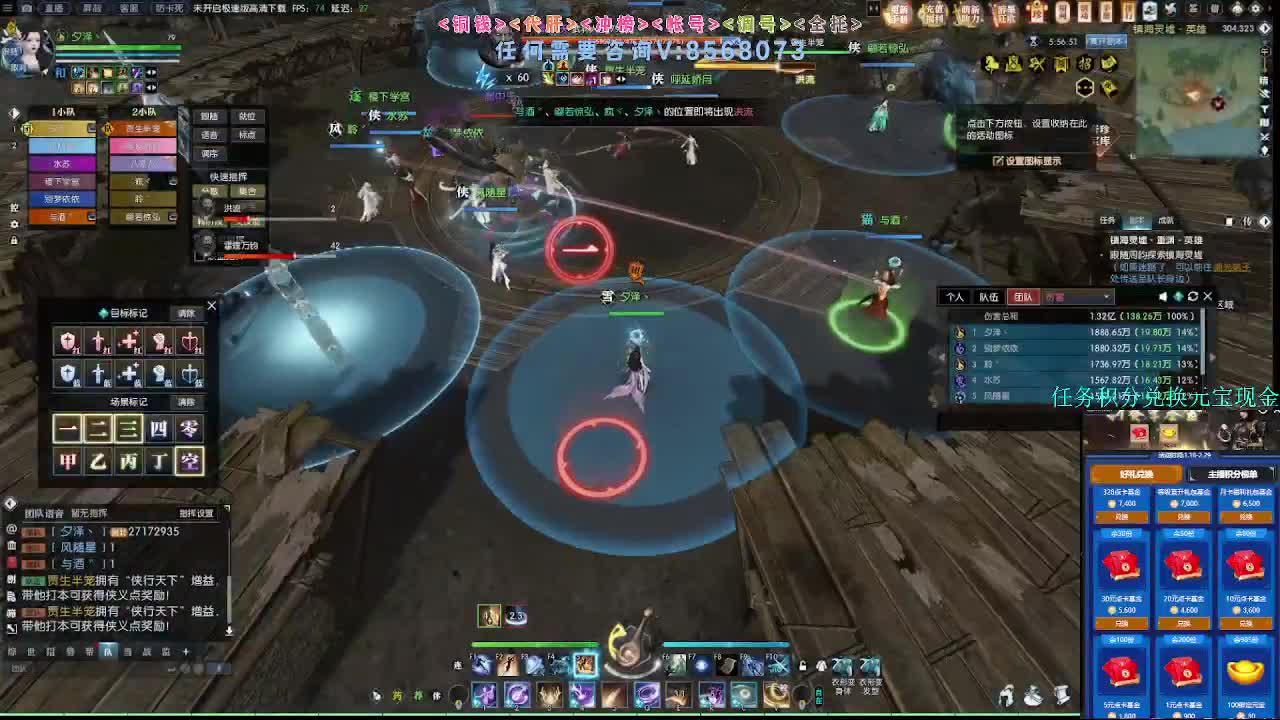The width and height of the screenshot is (1280, 720).
Task: Toggle the 跟随 follow command
Action: tap(211, 116)
